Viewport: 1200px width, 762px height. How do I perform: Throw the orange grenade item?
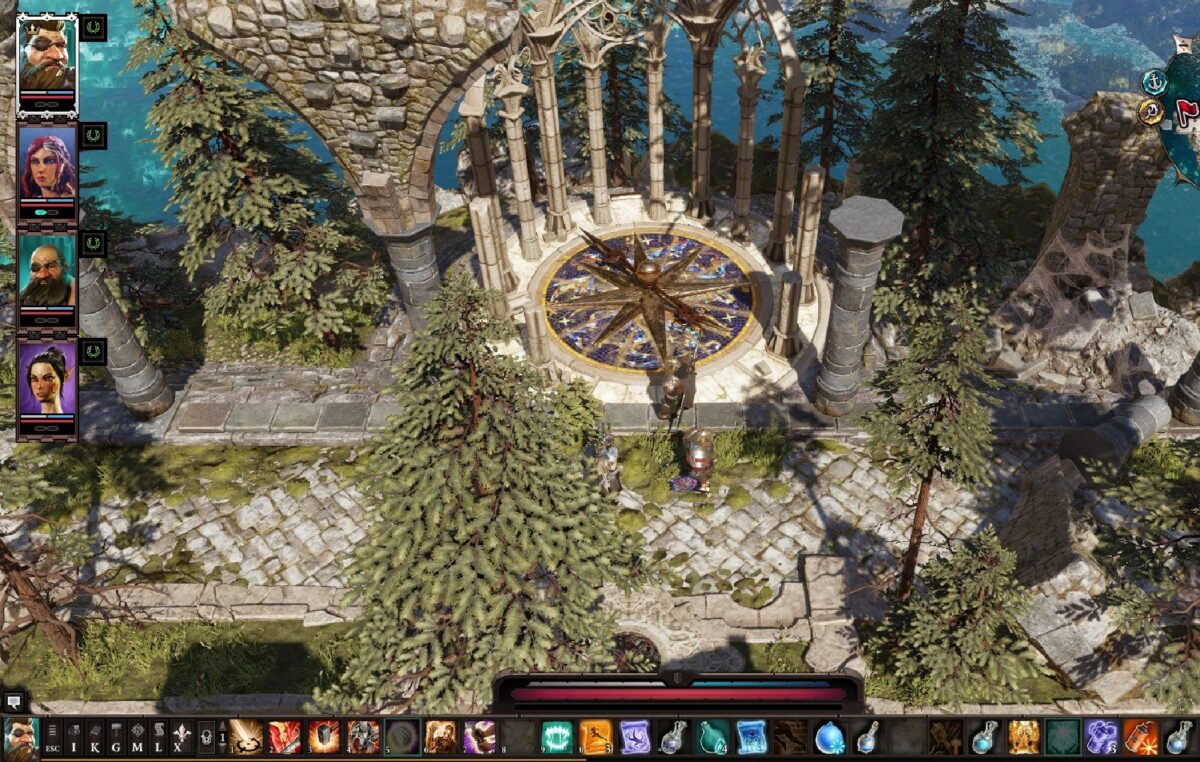click(x=1140, y=737)
